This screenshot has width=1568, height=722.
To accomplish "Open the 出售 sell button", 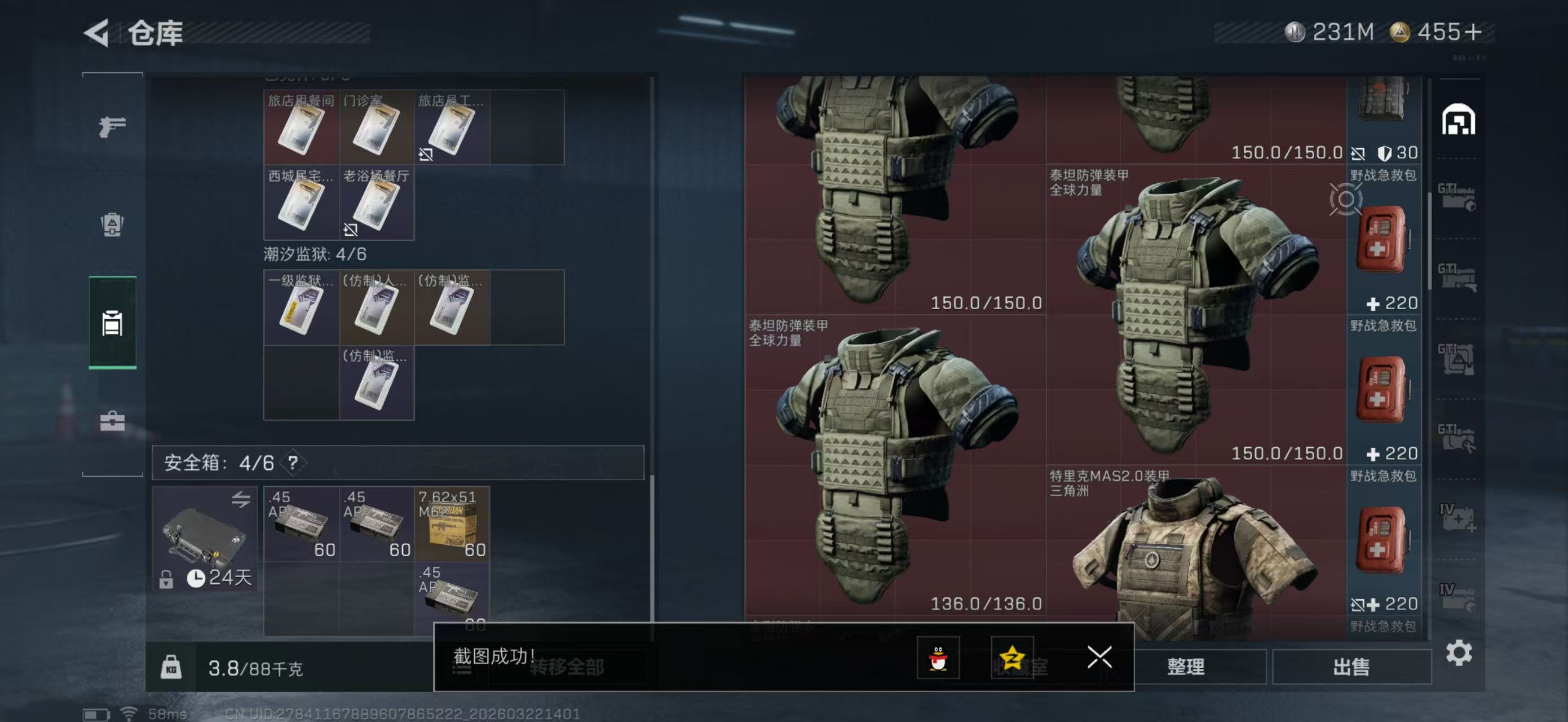I will click(x=1351, y=667).
